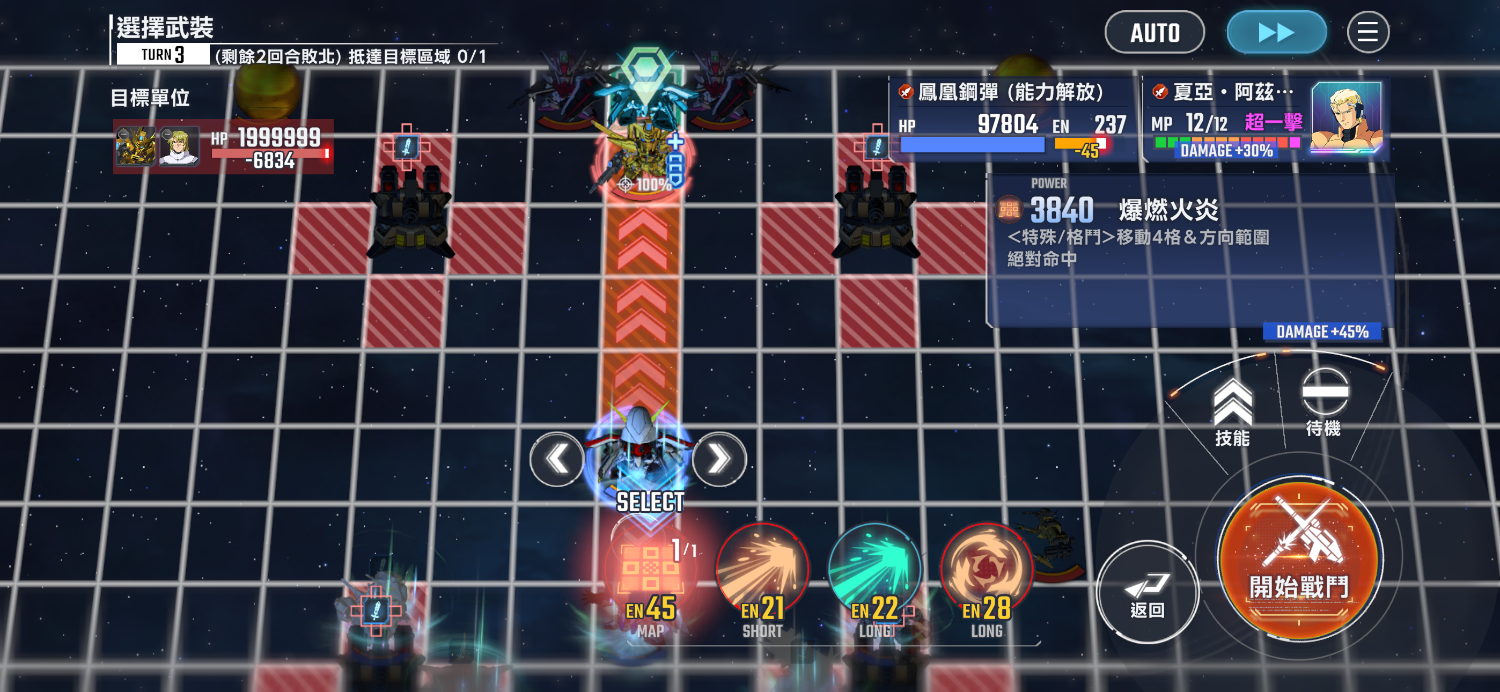Open the hamburger menu
The image size is (1500, 692).
click(x=1368, y=33)
